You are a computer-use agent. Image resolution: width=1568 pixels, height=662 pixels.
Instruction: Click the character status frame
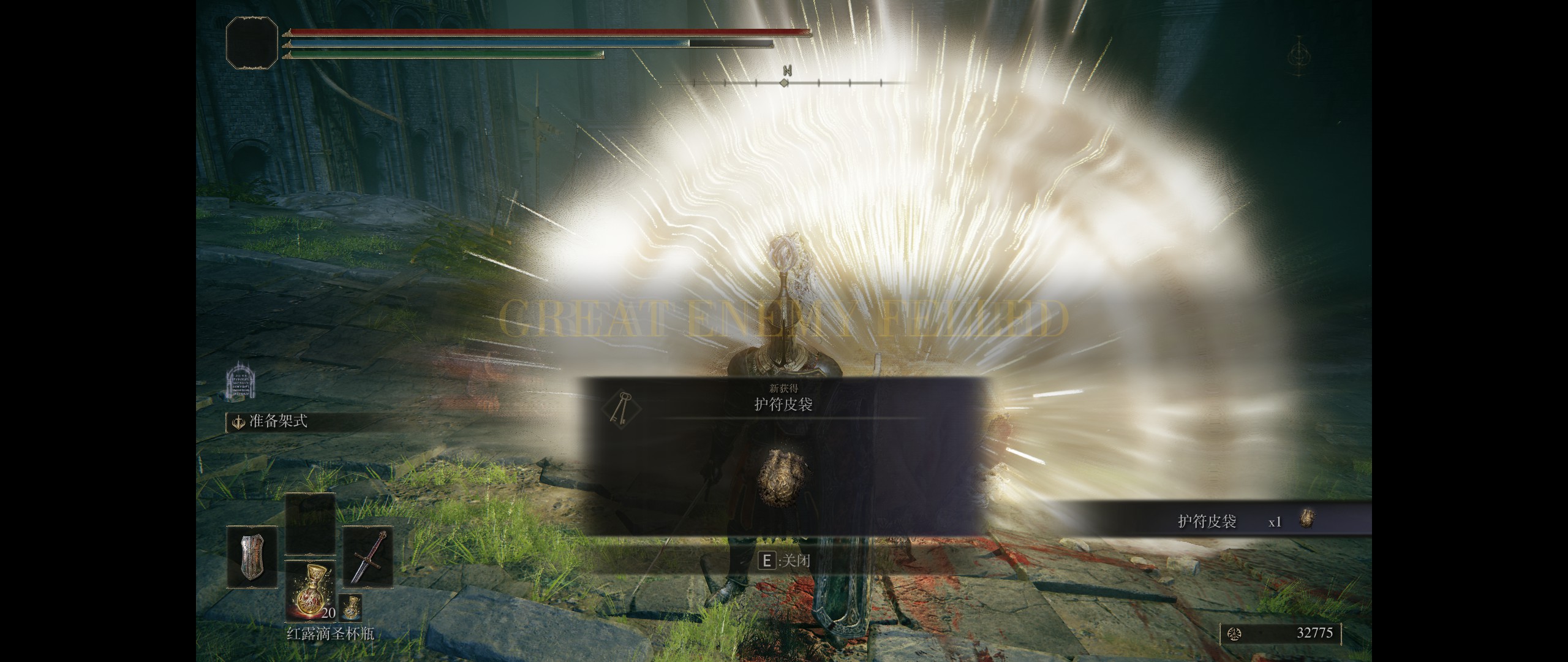252,42
